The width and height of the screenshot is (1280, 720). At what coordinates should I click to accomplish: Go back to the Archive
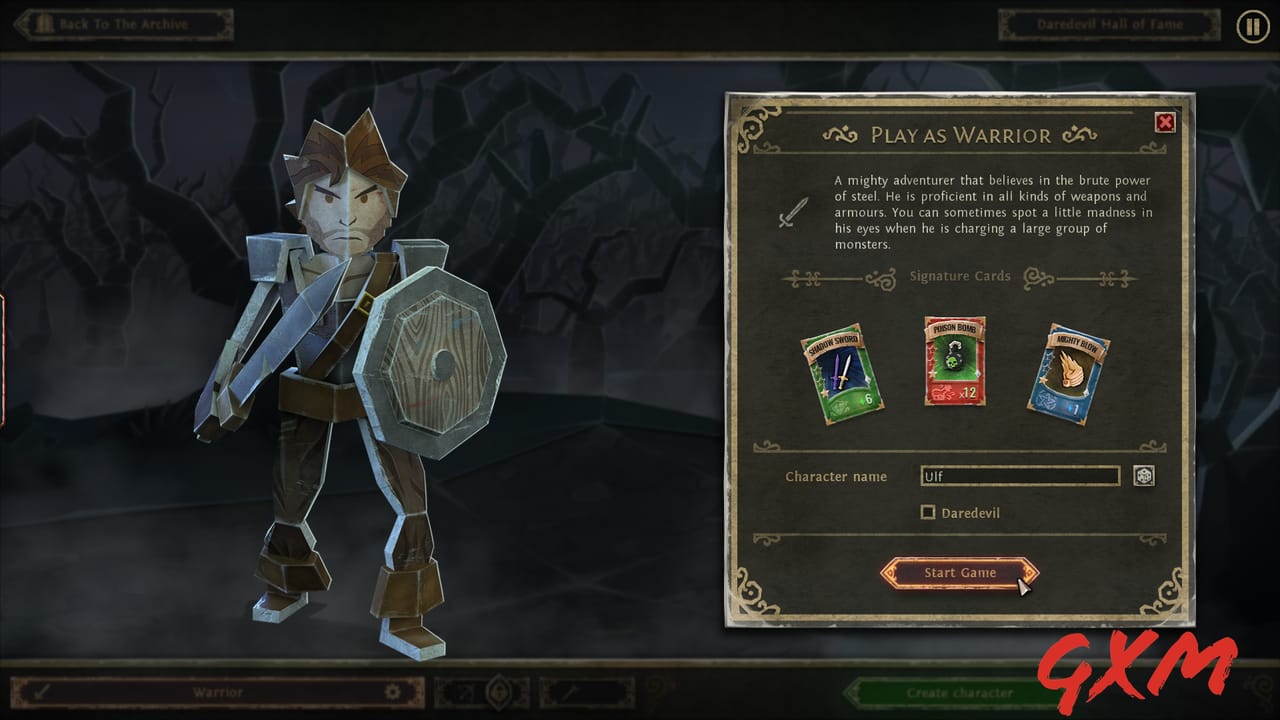124,24
